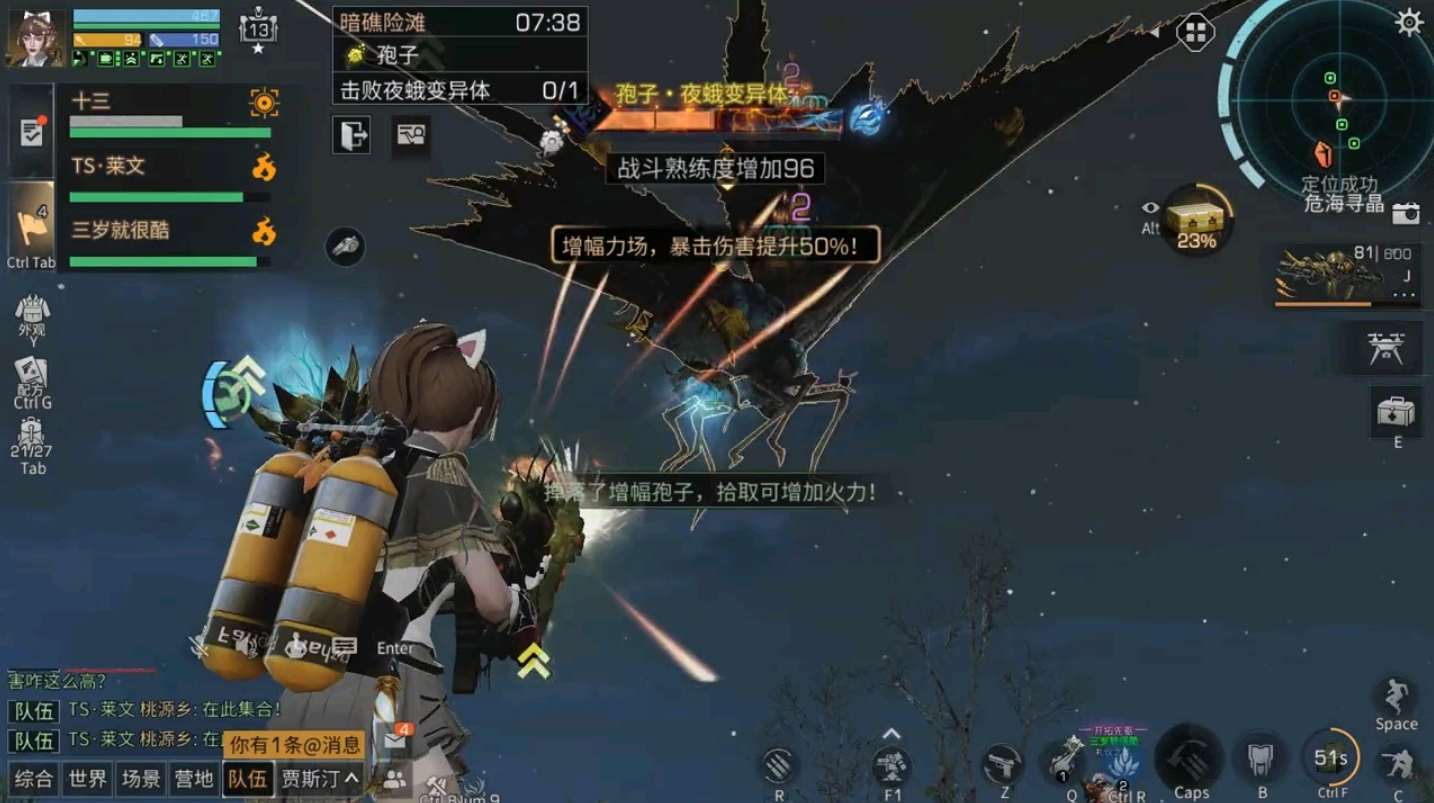1434x803 pixels.
Task: Open the friends list icon
Action: tap(396, 779)
